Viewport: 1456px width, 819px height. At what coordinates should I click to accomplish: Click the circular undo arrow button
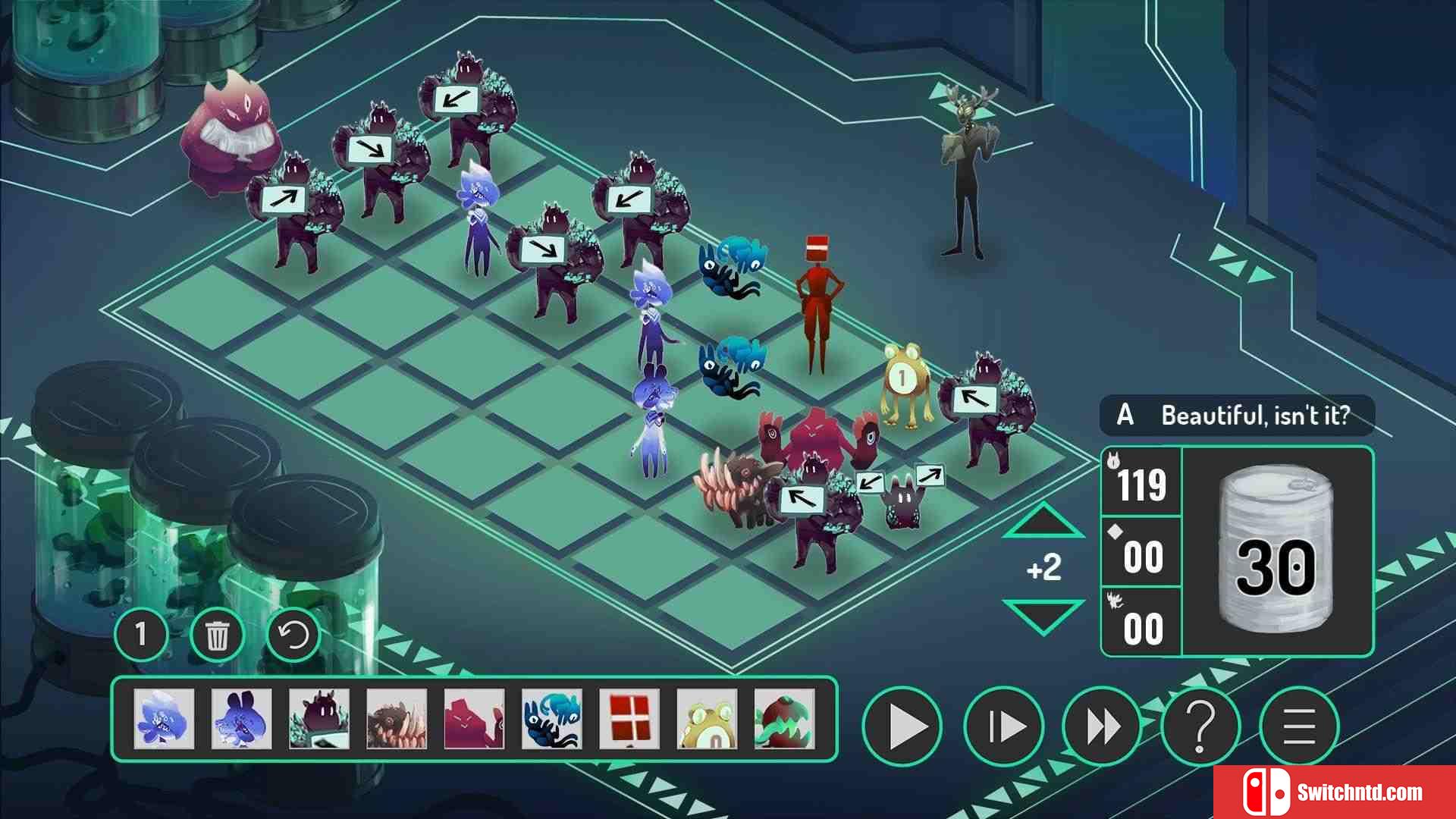[293, 635]
